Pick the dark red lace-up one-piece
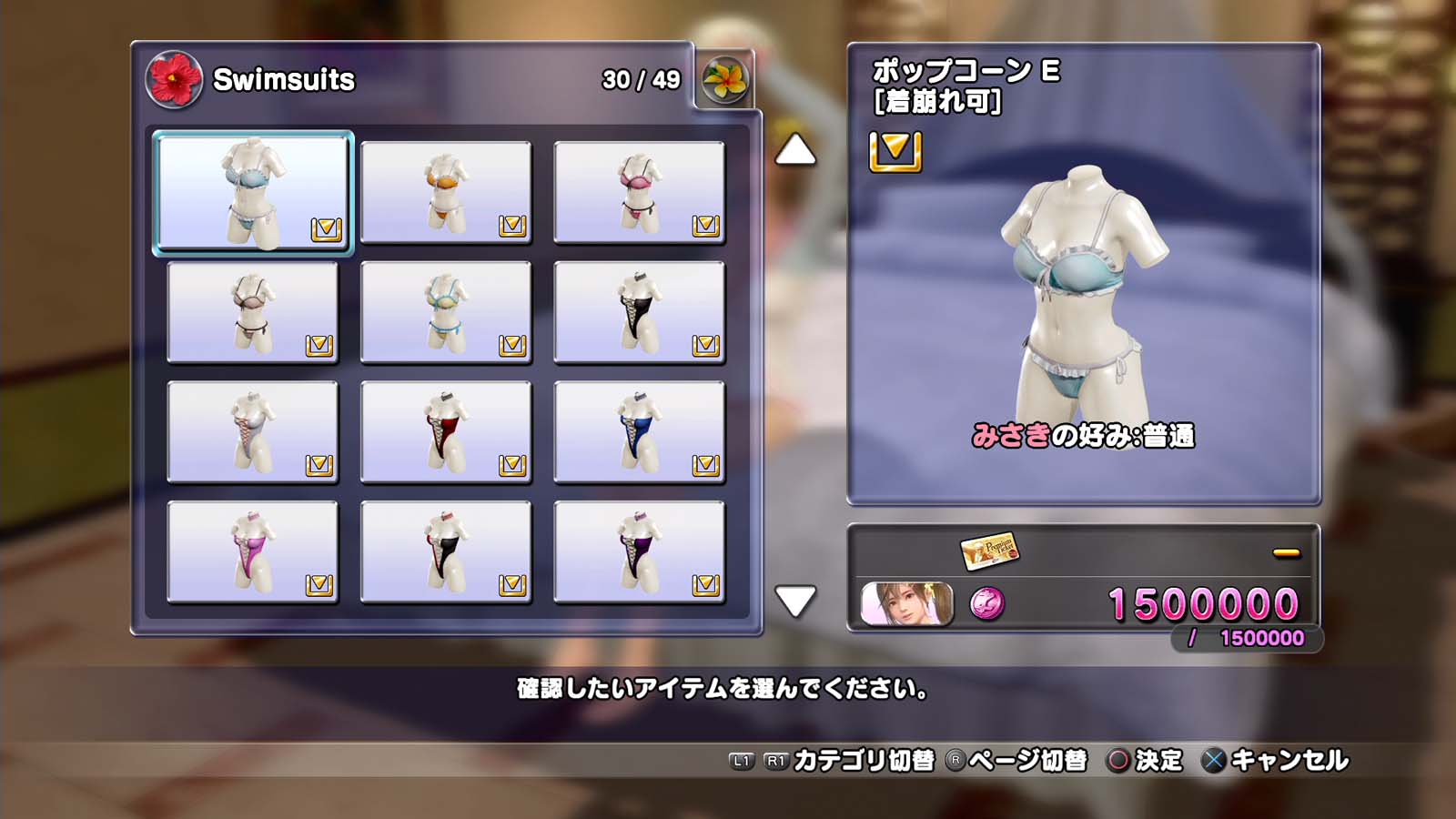Screen dimensions: 1456x819 (446, 432)
